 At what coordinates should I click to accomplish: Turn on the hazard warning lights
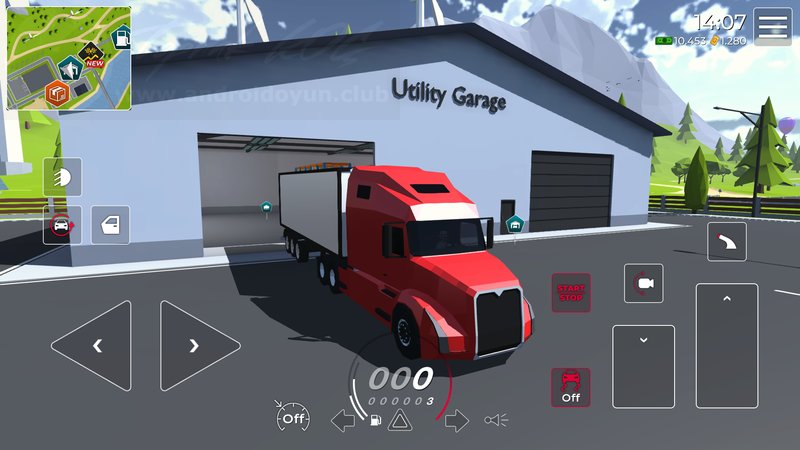click(x=399, y=420)
